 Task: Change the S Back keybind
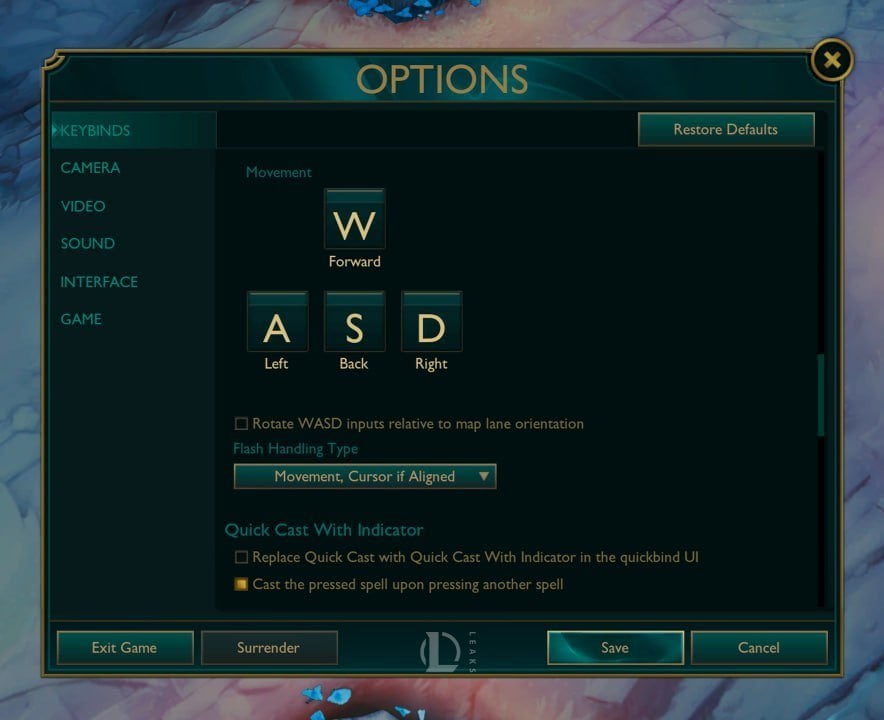354,323
